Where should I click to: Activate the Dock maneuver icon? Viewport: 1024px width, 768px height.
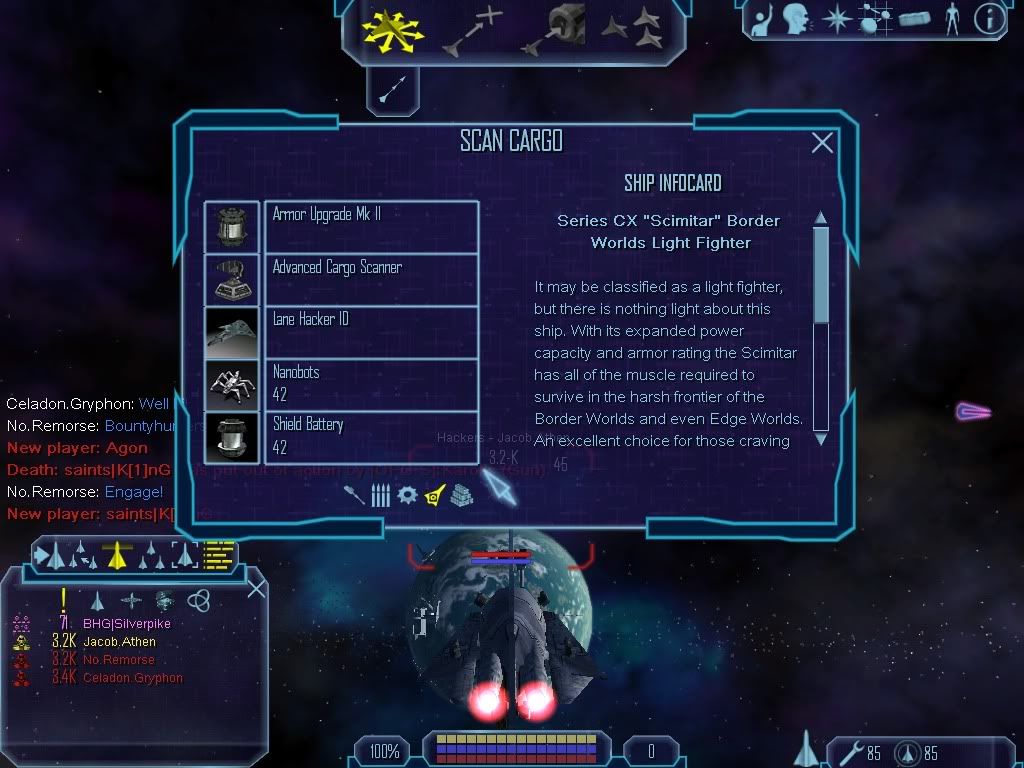[x=557, y=27]
